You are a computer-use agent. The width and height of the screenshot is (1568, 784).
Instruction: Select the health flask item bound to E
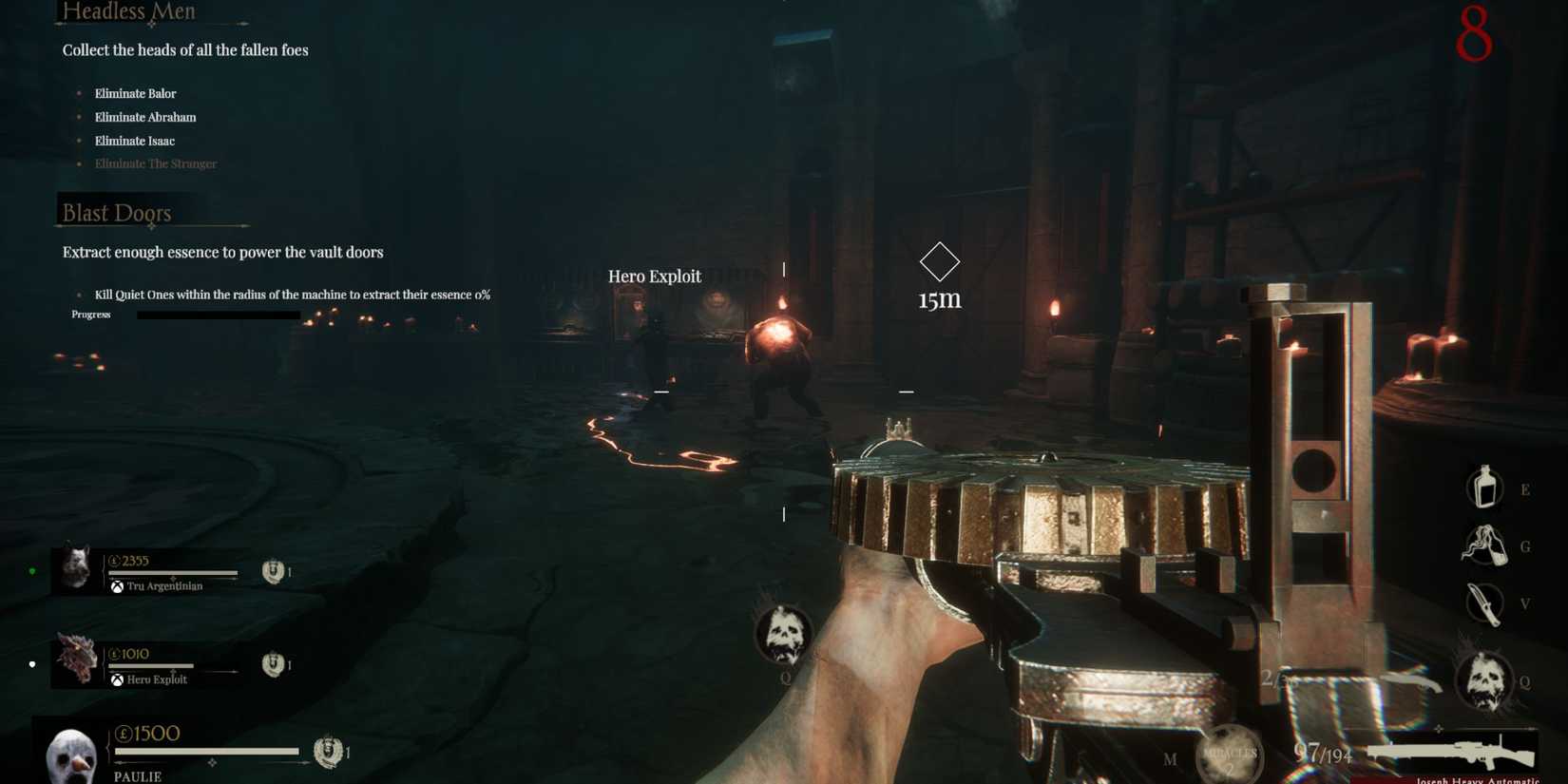[x=1483, y=488]
